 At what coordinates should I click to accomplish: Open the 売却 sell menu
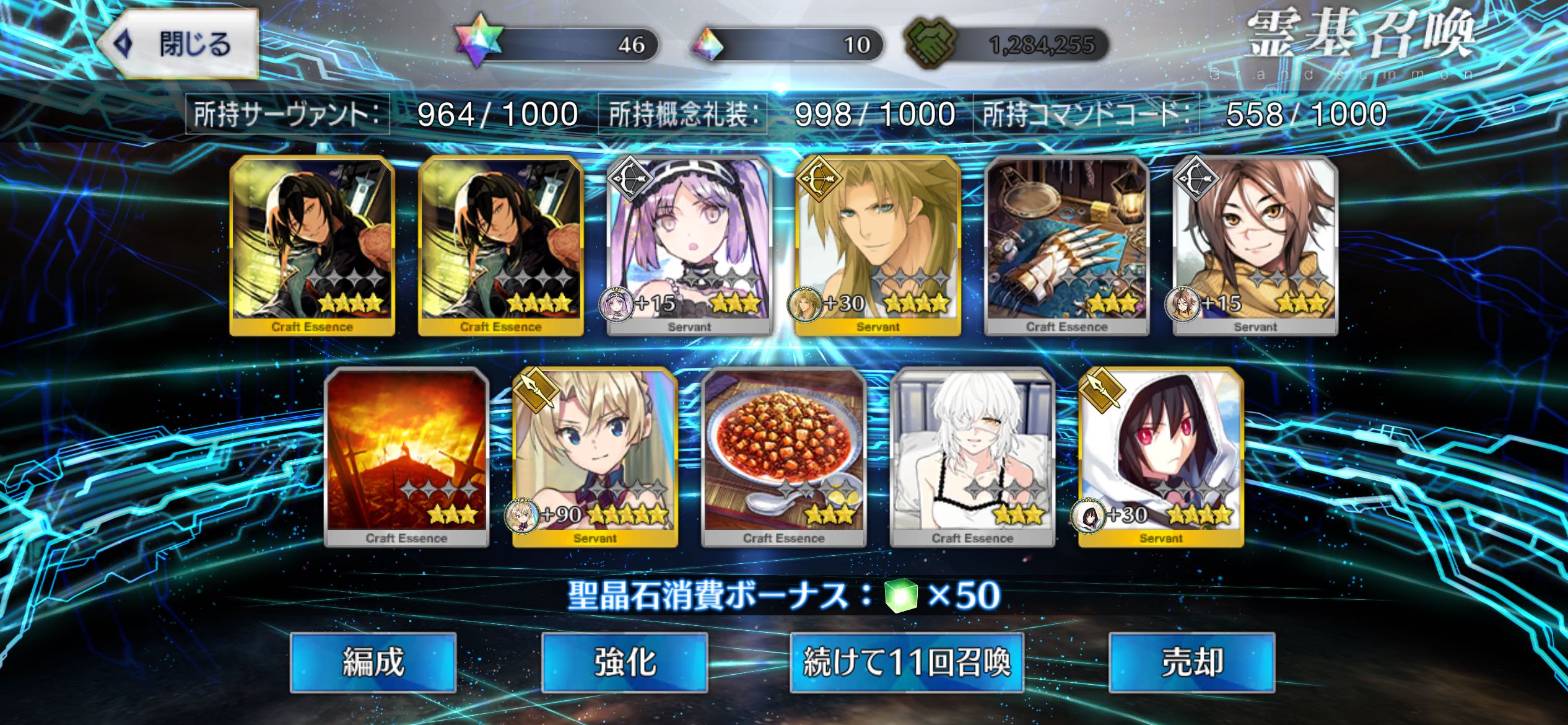[1191, 662]
